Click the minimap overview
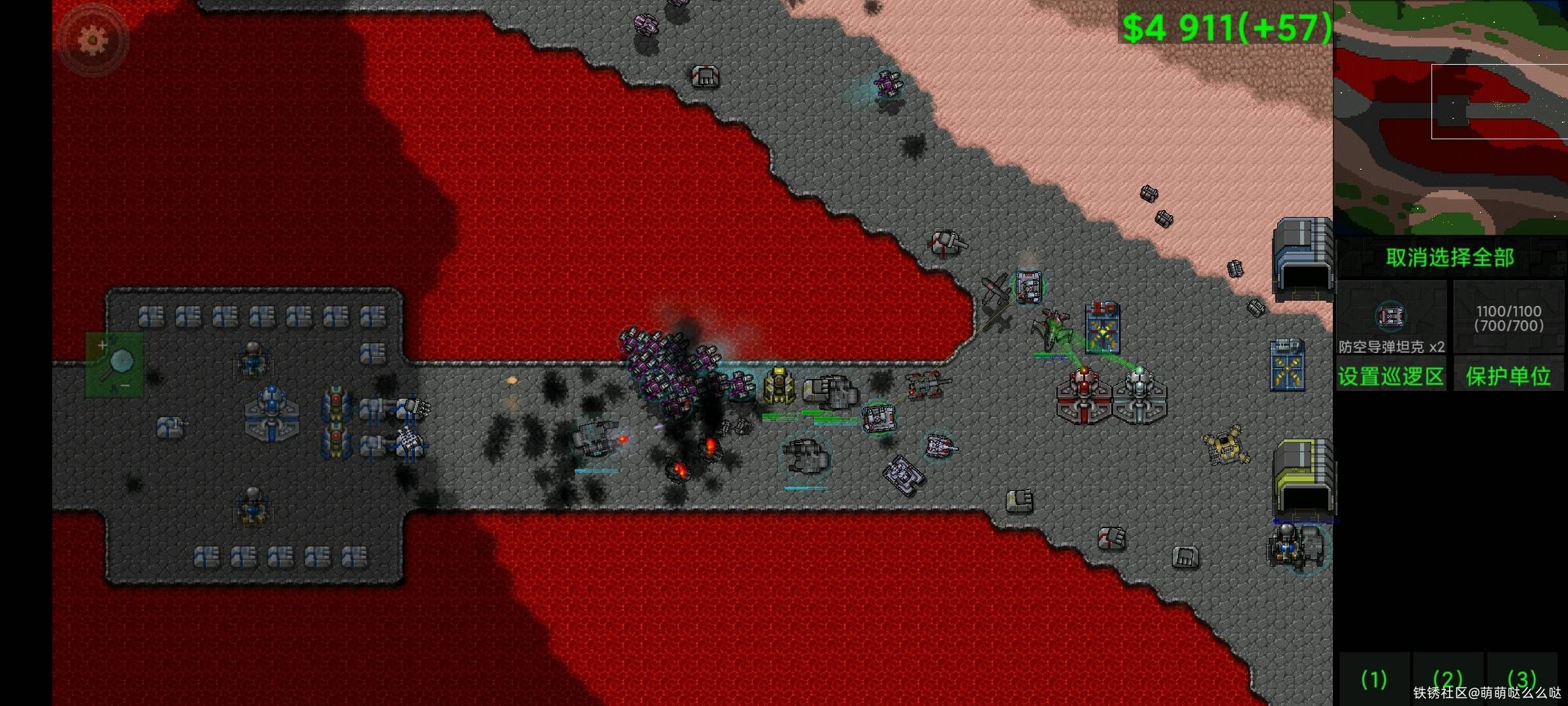 (1450, 118)
